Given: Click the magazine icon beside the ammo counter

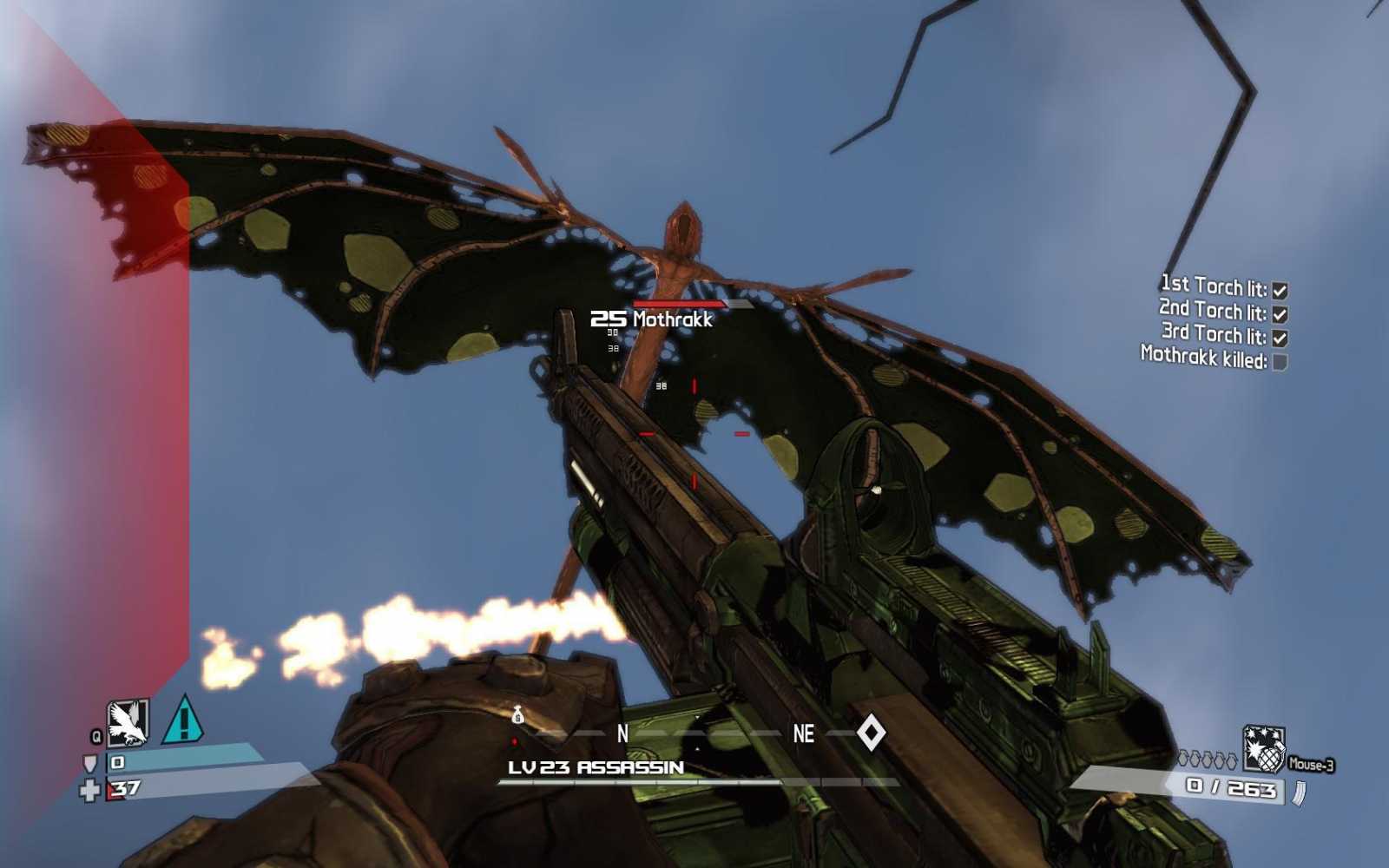Looking at the screenshot, I should 1299,792.
